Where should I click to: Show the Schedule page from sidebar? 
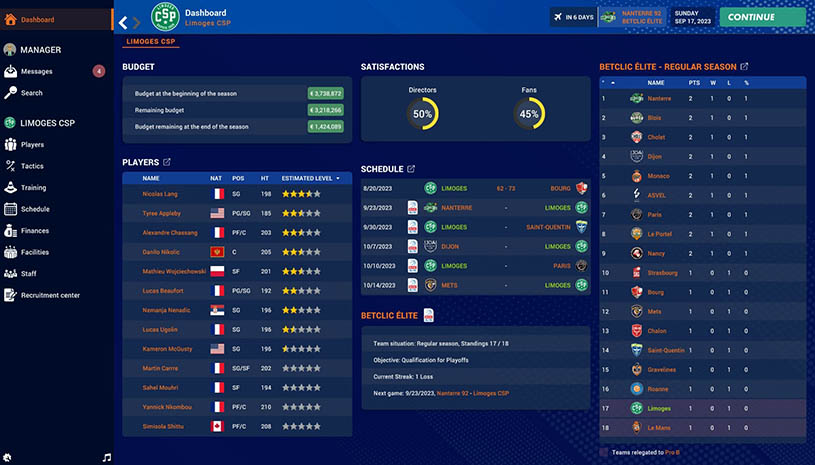pyautogui.click(x=34, y=209)
